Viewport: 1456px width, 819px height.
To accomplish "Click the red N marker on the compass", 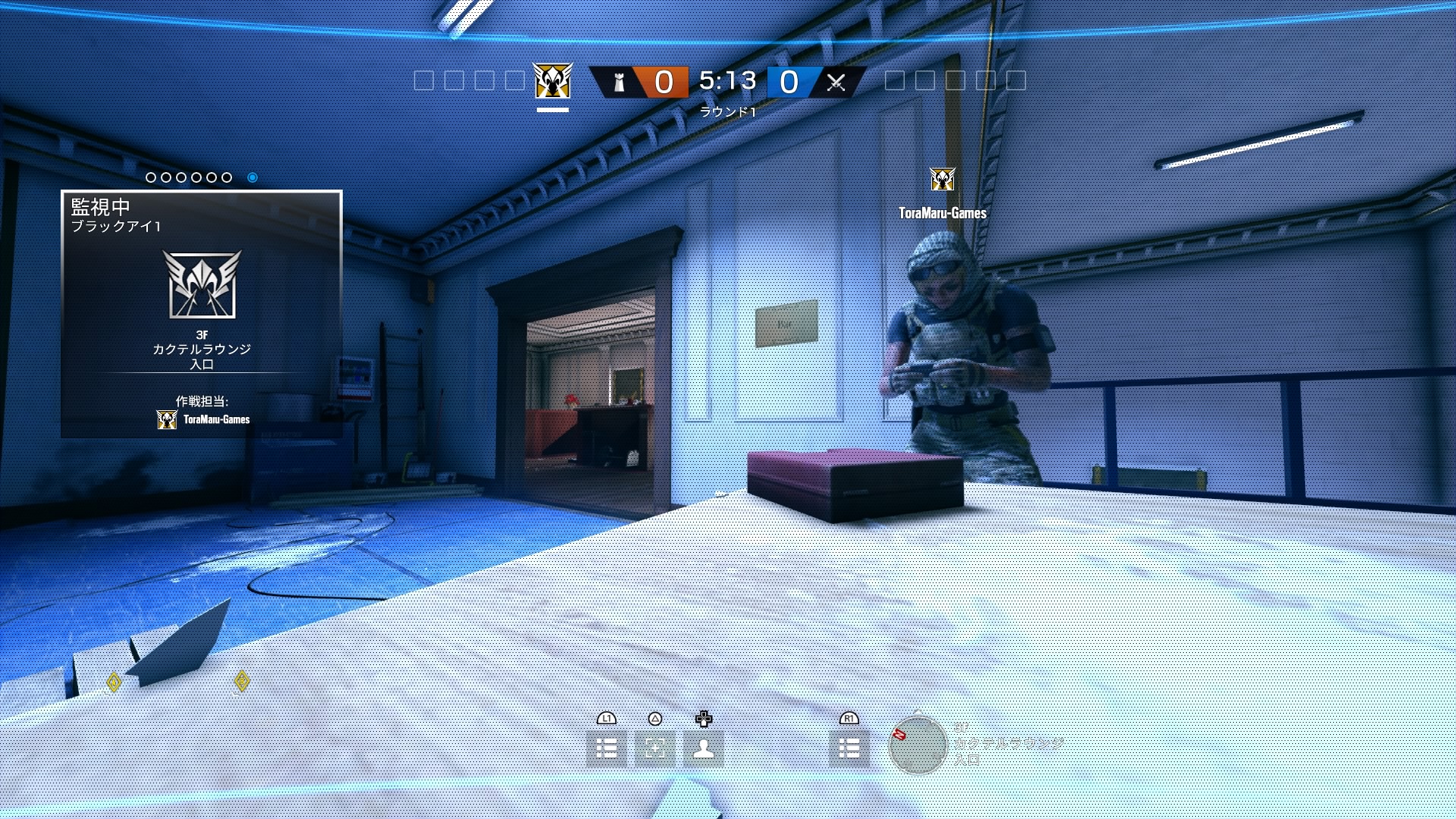I will 899,735.
